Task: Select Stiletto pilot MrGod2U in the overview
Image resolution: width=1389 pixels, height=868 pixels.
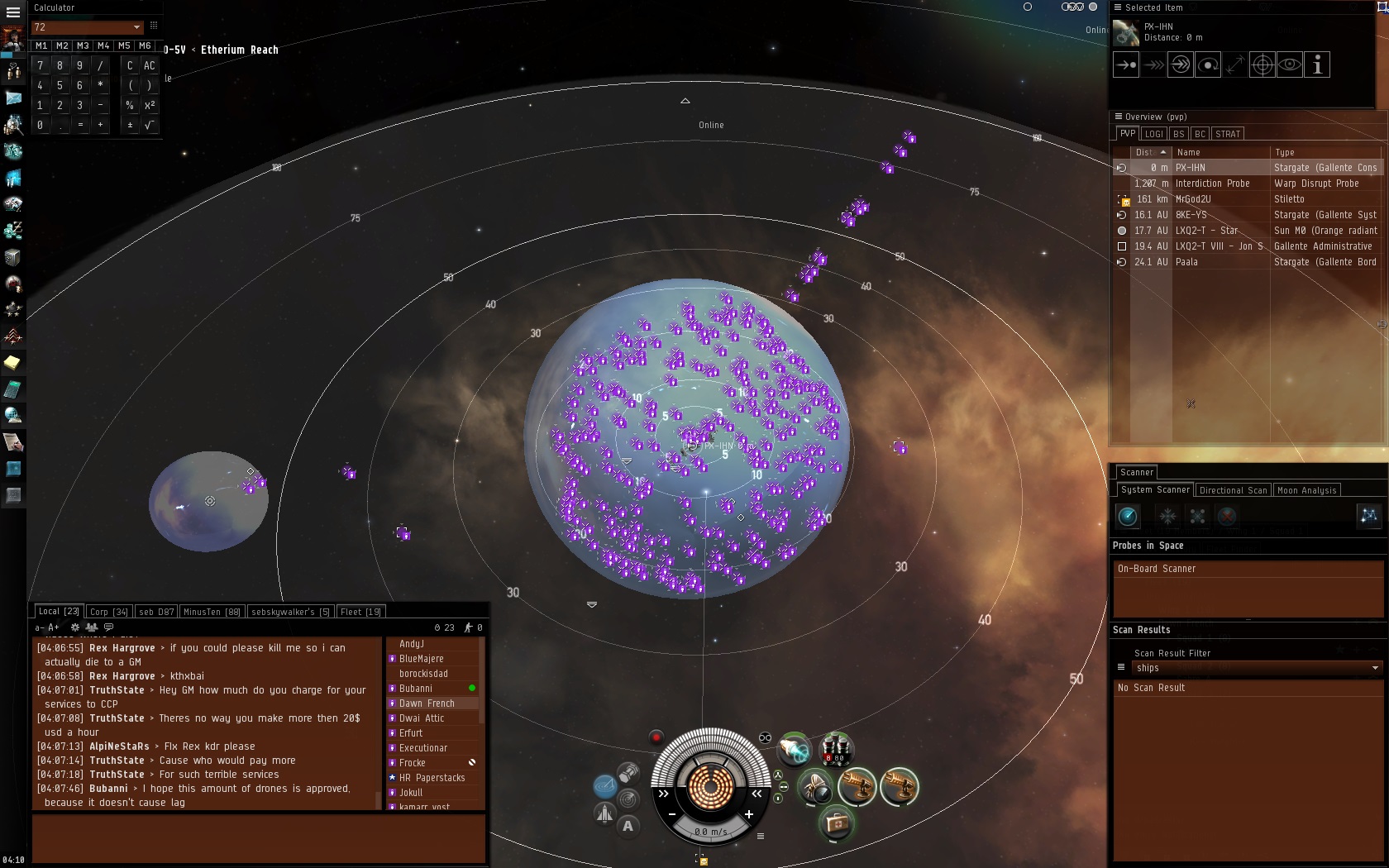Action: (1193, 199)
